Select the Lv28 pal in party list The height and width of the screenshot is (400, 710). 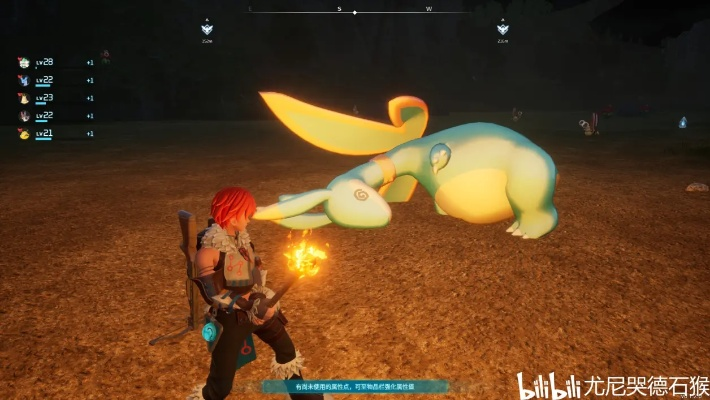[24, 62]
